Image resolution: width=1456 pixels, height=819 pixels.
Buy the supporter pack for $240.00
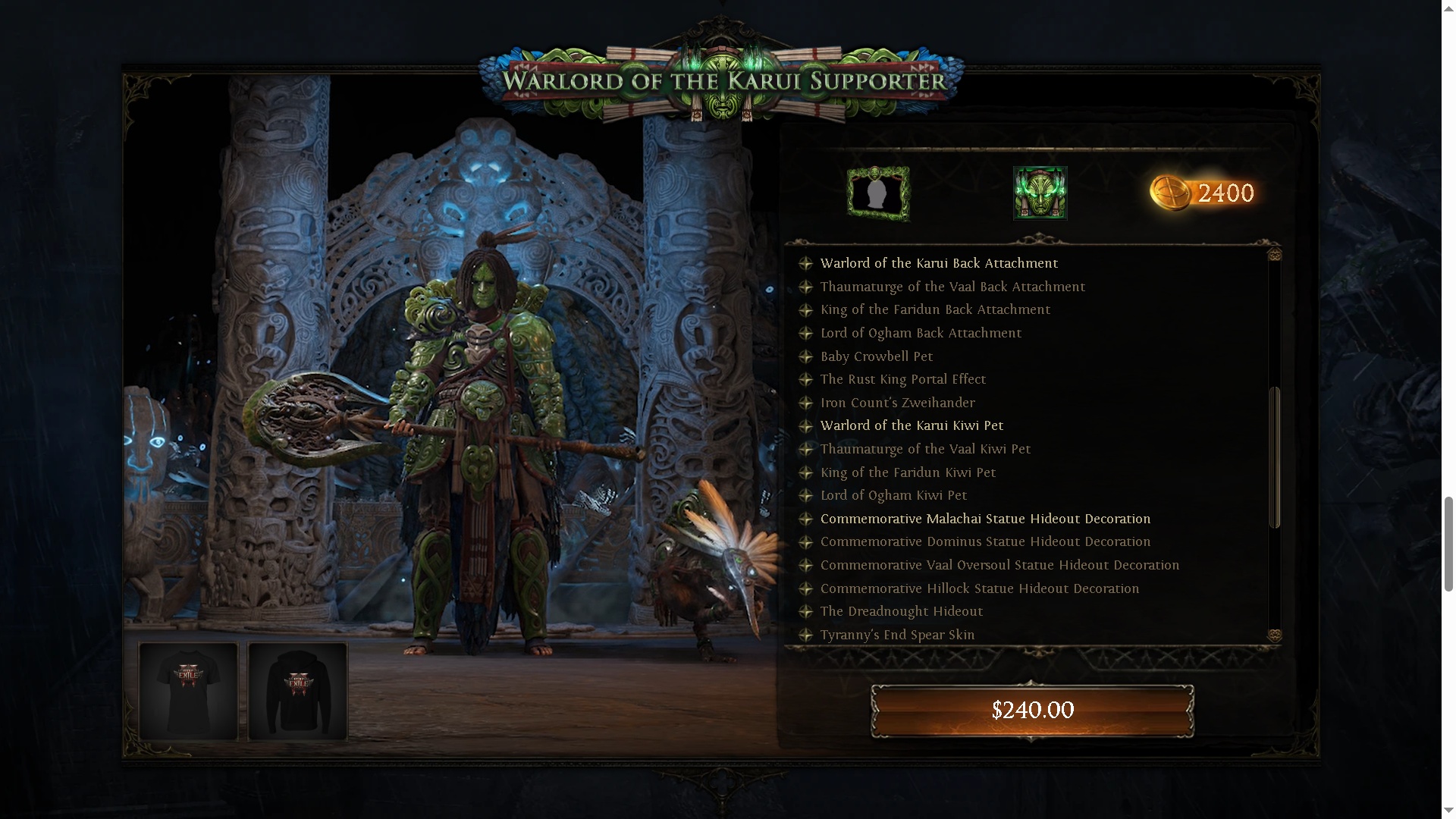(1032, 711)
